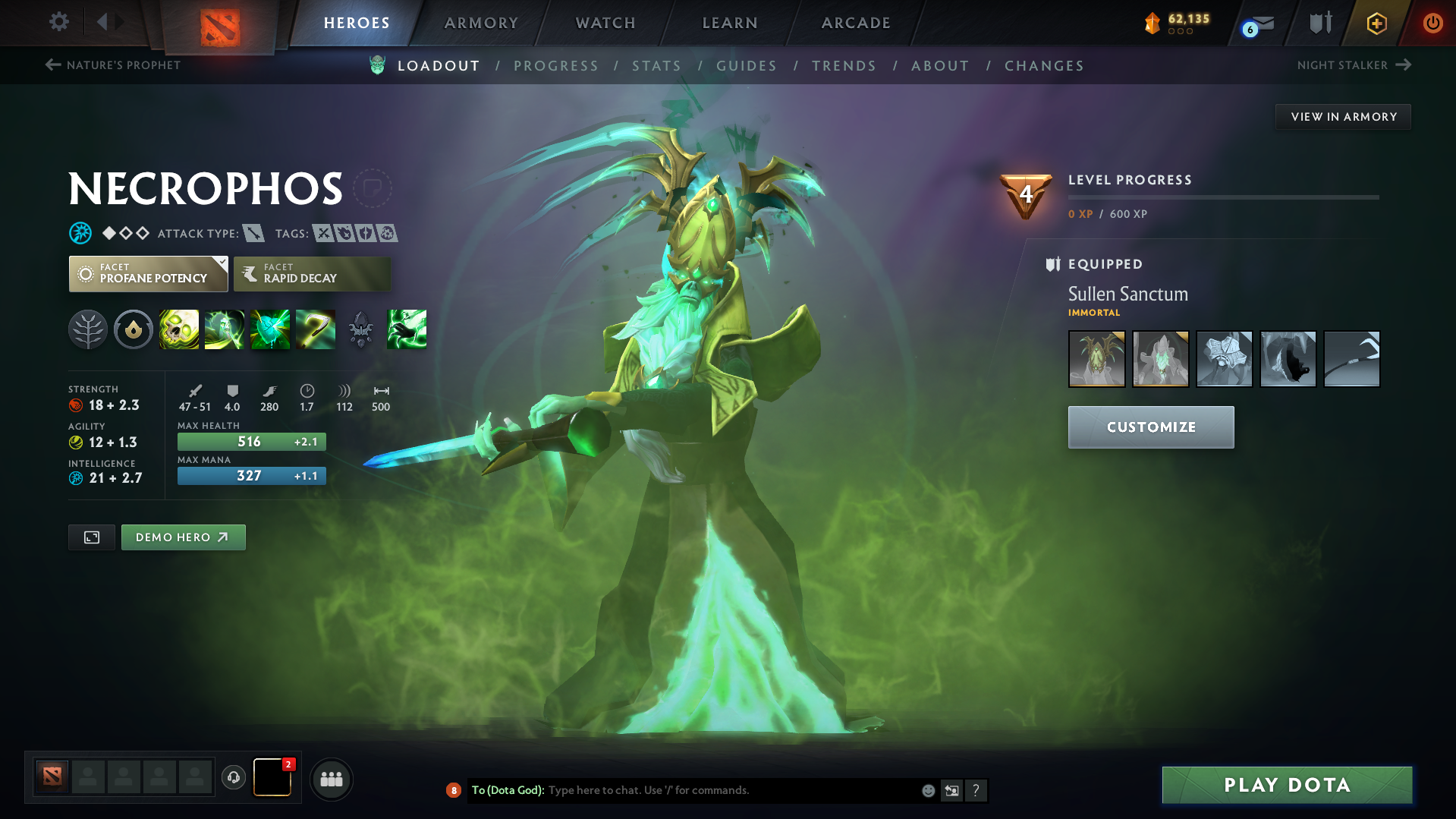This screenshot has width=1456, height=819.
Task: View the Ghost Shroud ability icon
Action: point(225,329)
